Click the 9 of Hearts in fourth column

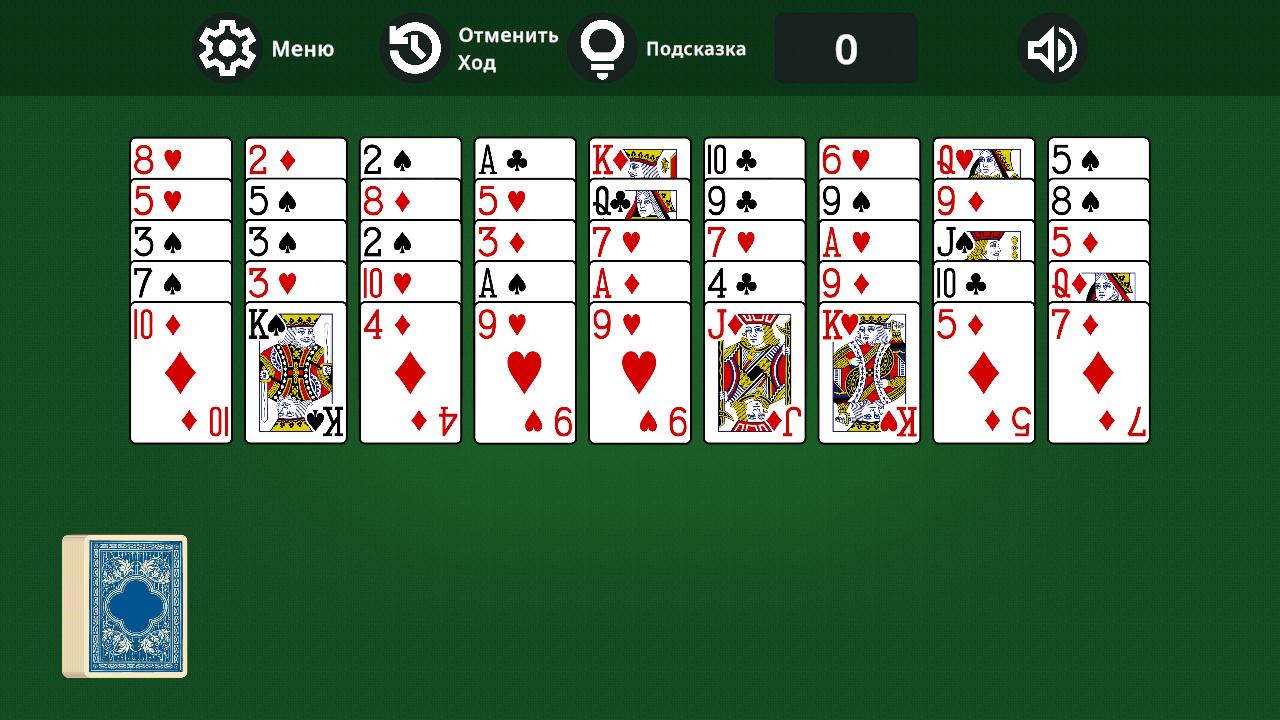(525, 370)
